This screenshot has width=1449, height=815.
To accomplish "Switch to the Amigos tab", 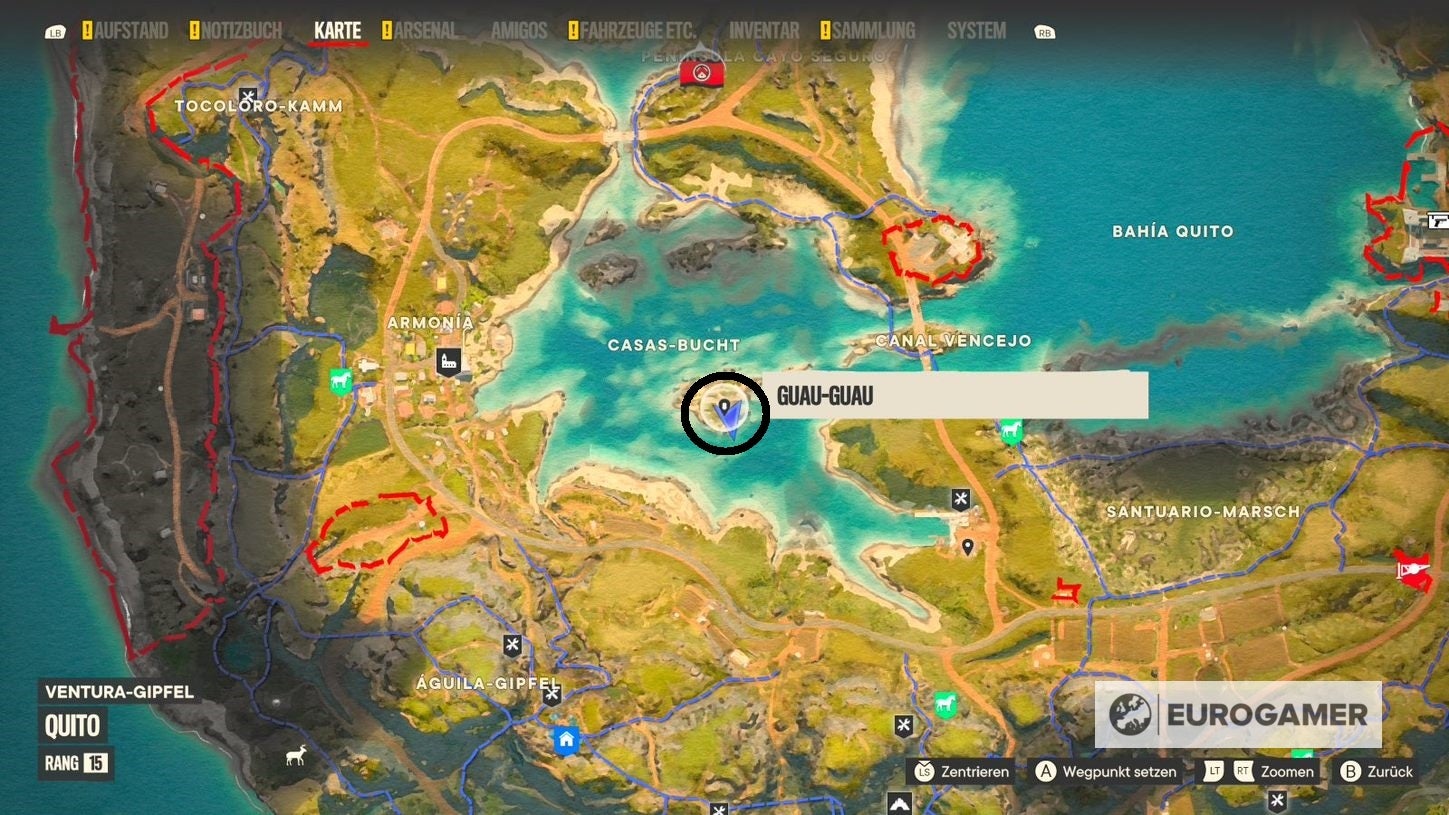I will [519, 31].
